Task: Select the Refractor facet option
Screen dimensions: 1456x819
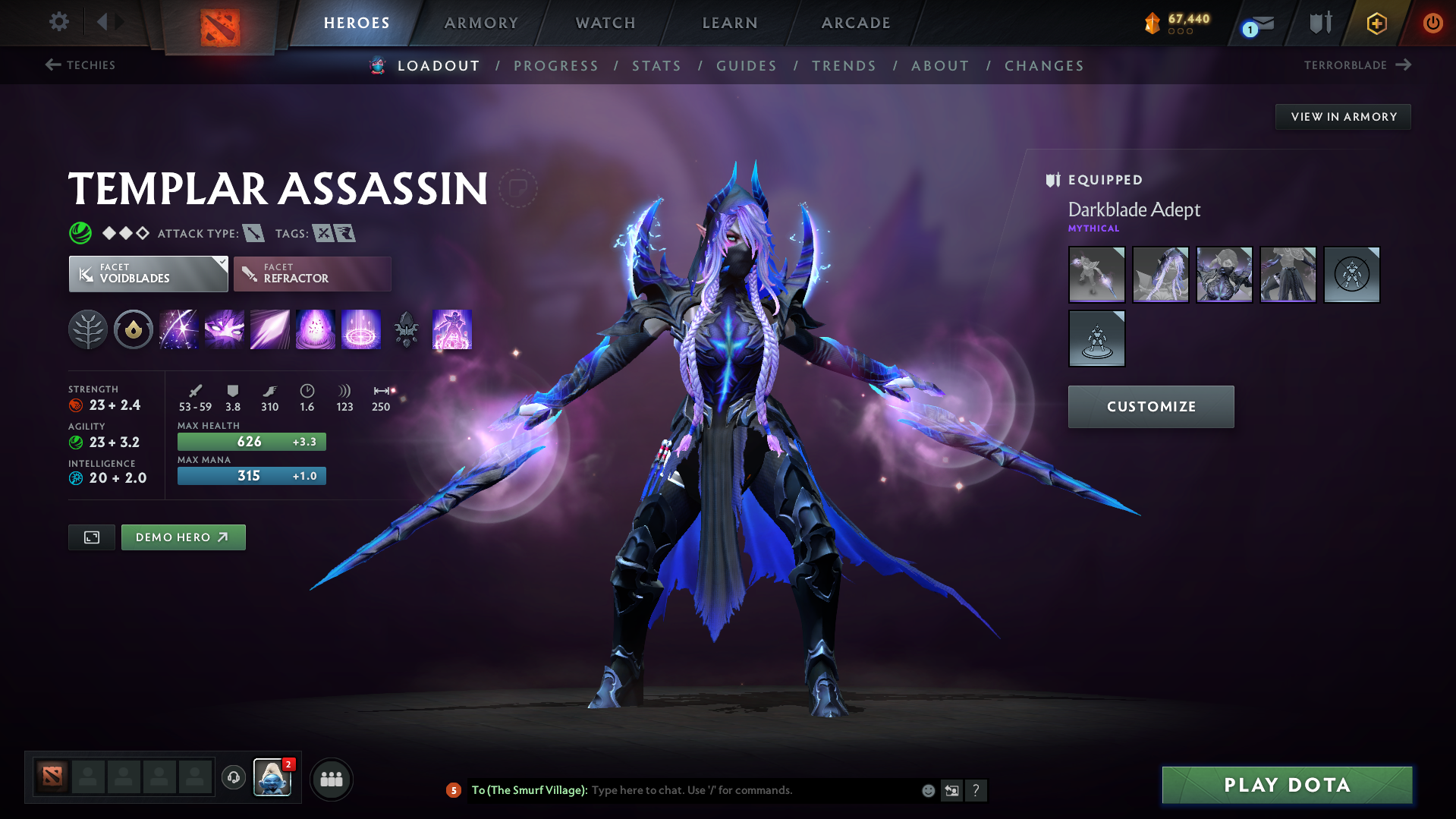Action: (312, 274)
